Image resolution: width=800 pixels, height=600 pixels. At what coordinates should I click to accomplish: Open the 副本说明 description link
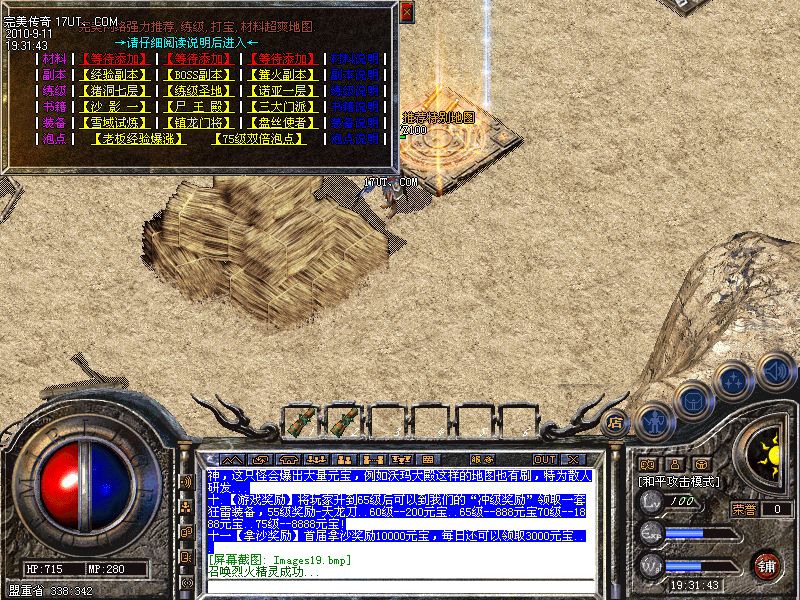coord(355,75)
